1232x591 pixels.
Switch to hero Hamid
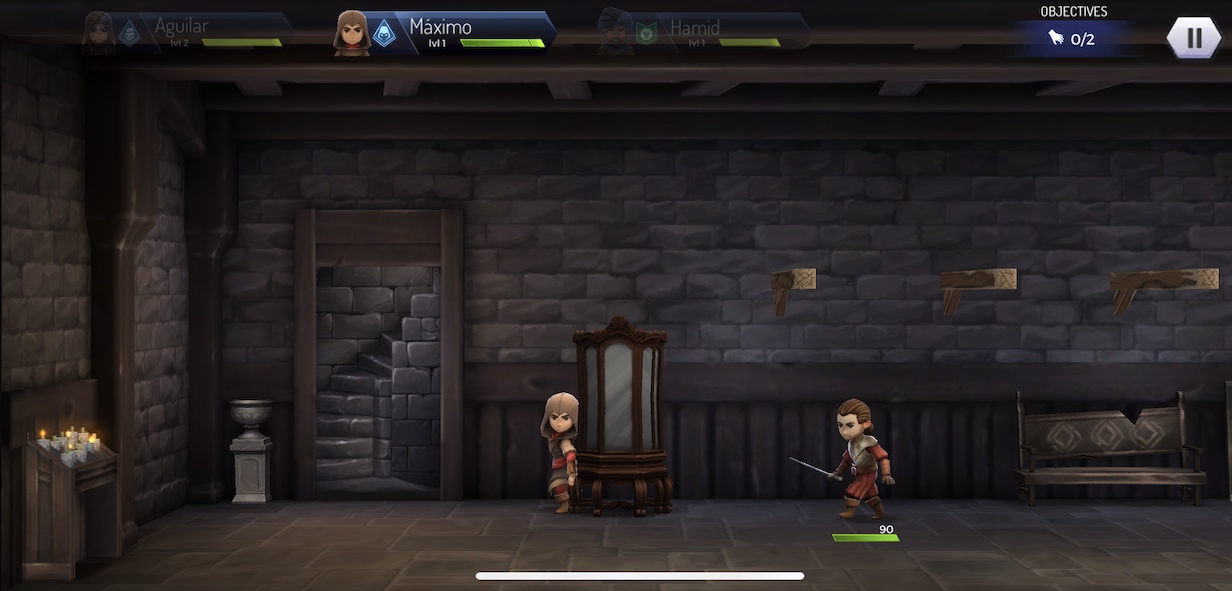click(700, 32)
